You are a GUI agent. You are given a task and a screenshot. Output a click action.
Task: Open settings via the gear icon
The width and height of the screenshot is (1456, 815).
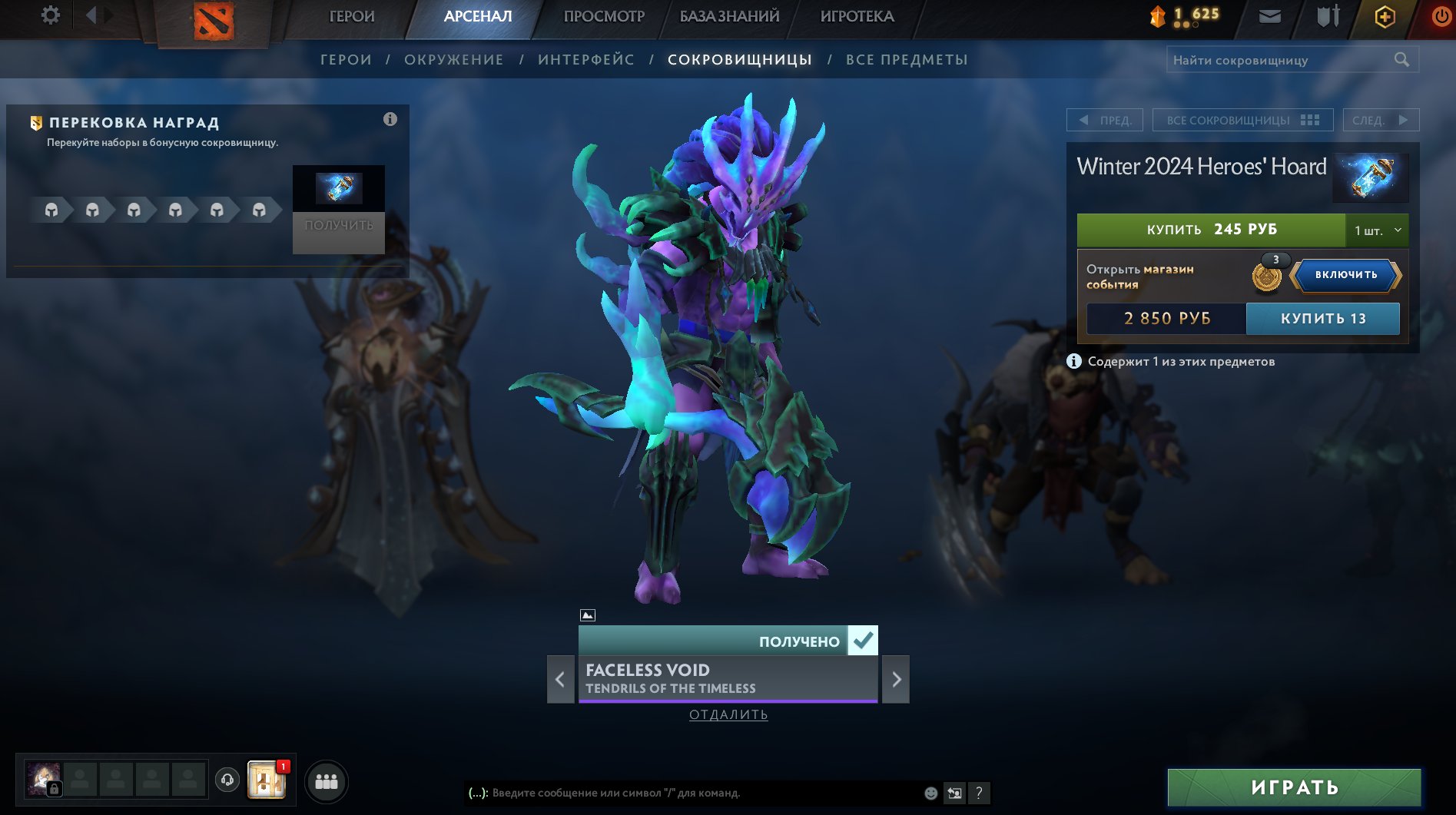[x=50, y=15]
